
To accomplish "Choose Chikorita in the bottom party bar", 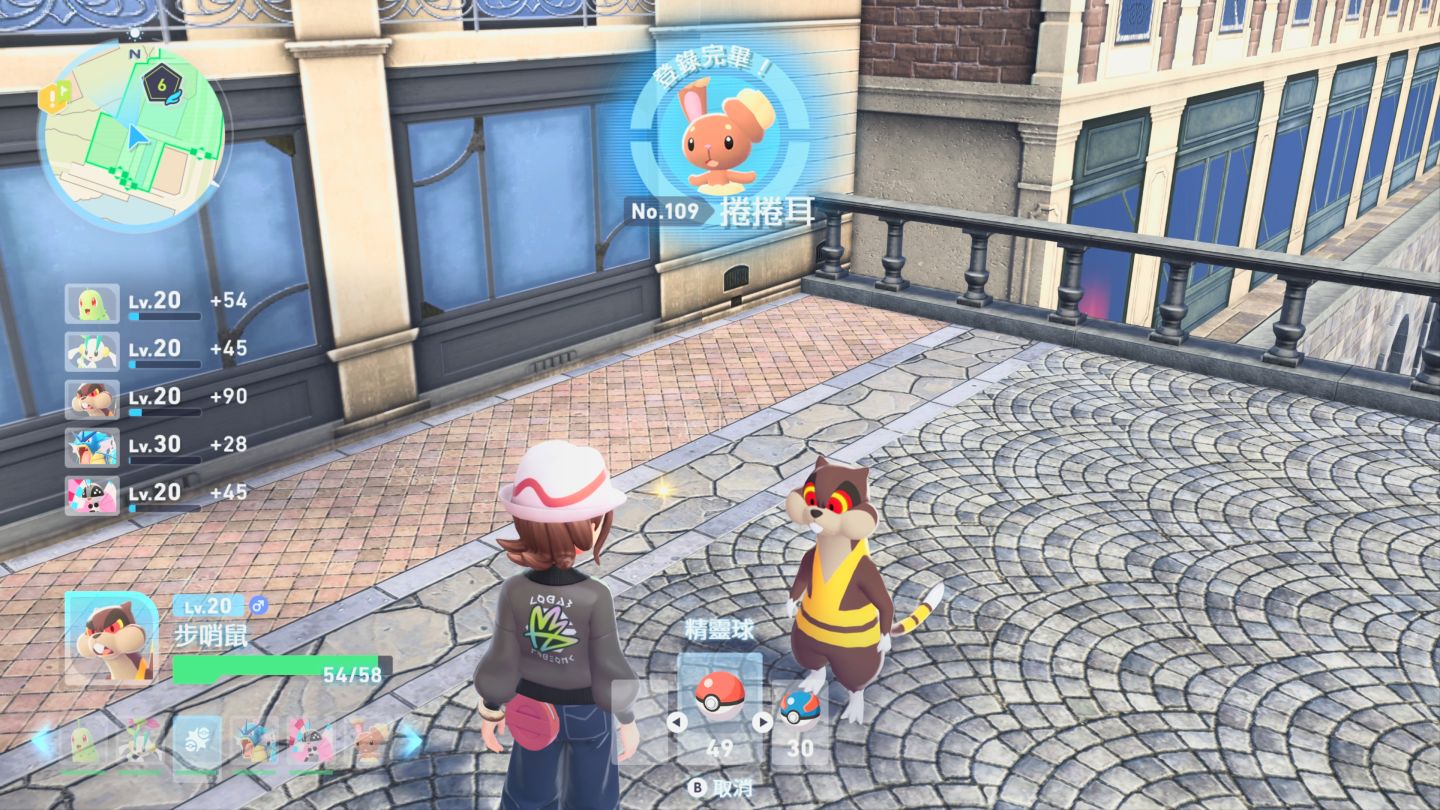I will [84, 742].
